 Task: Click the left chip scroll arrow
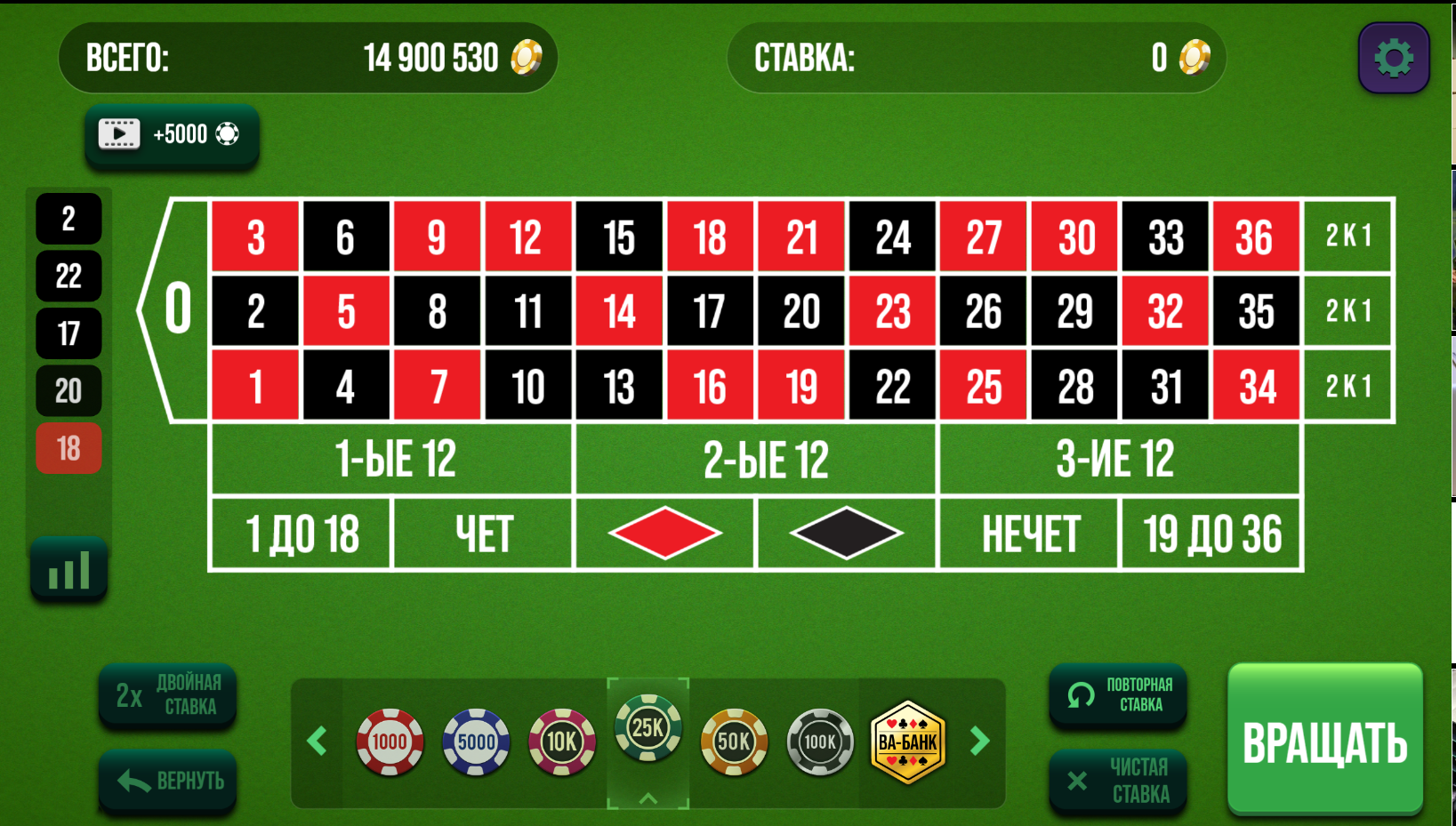coord(318,741)
